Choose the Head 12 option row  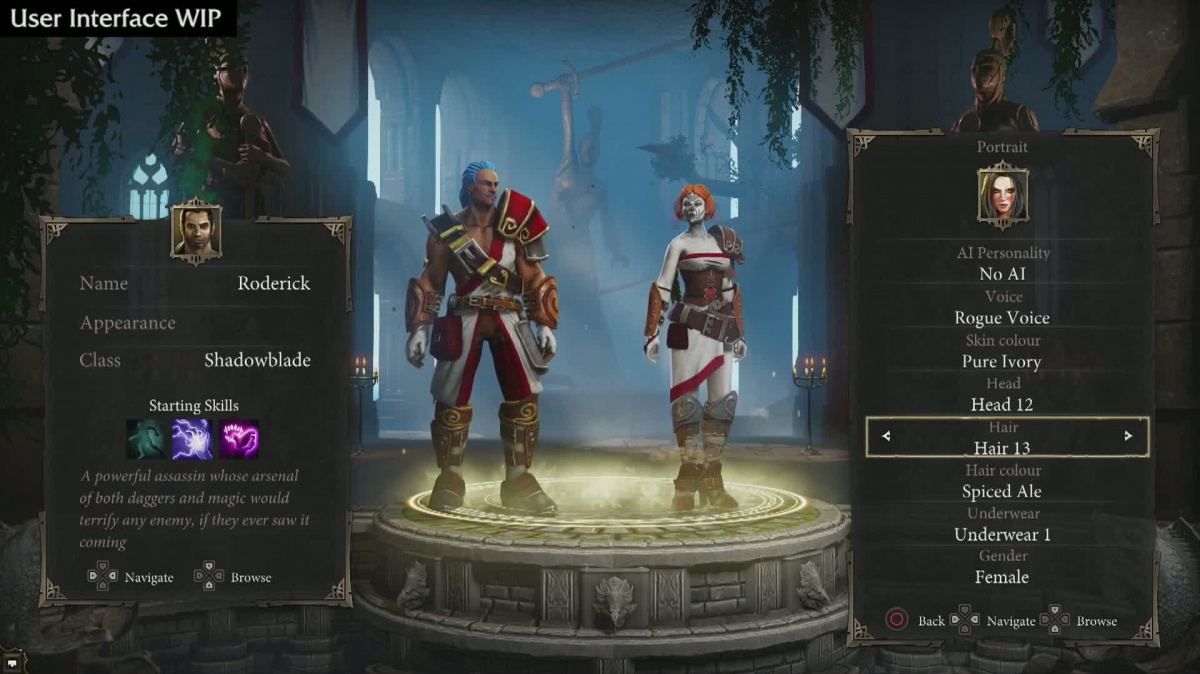pos(1002,404)
